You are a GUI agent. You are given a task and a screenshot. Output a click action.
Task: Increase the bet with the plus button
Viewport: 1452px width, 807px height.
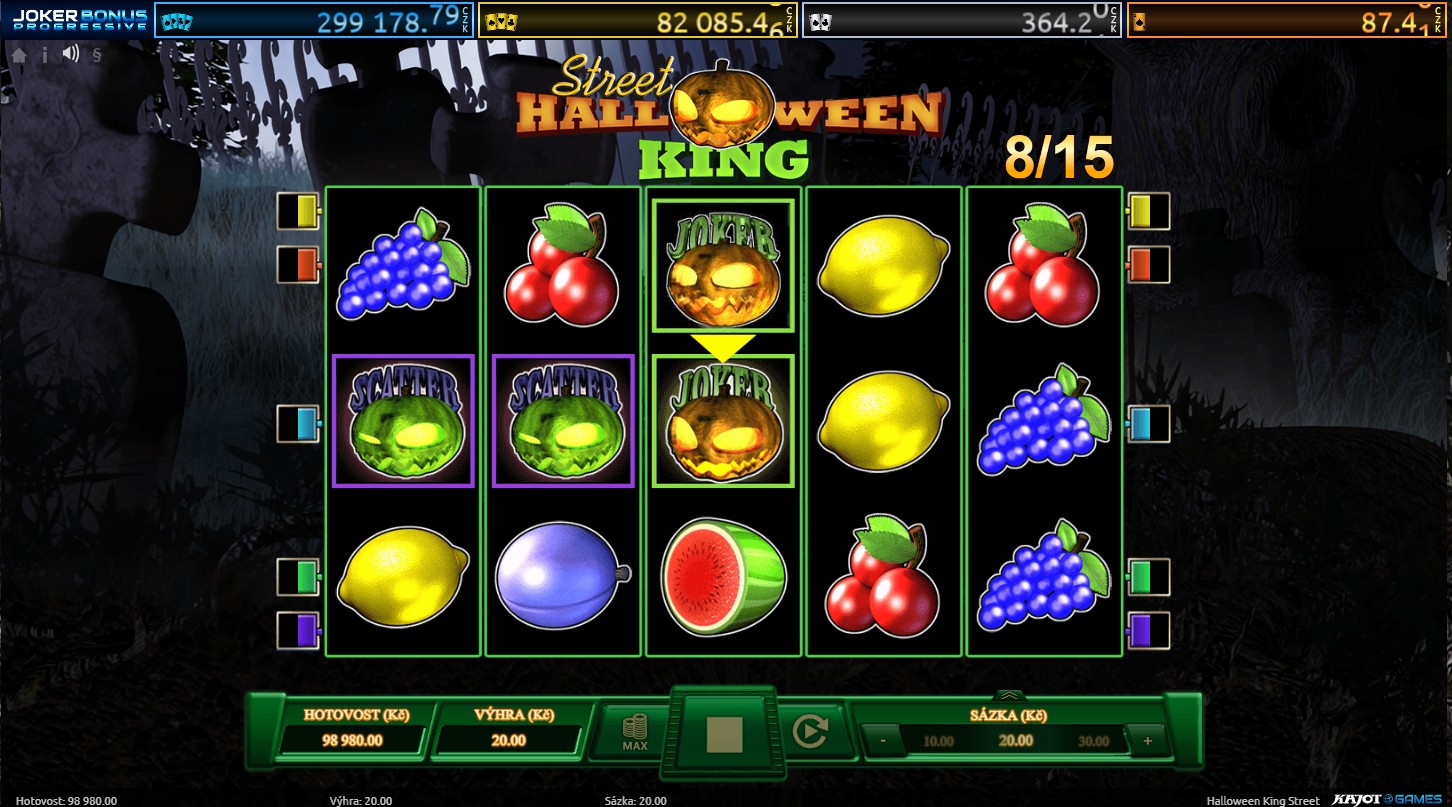(x=1146, y=741)
